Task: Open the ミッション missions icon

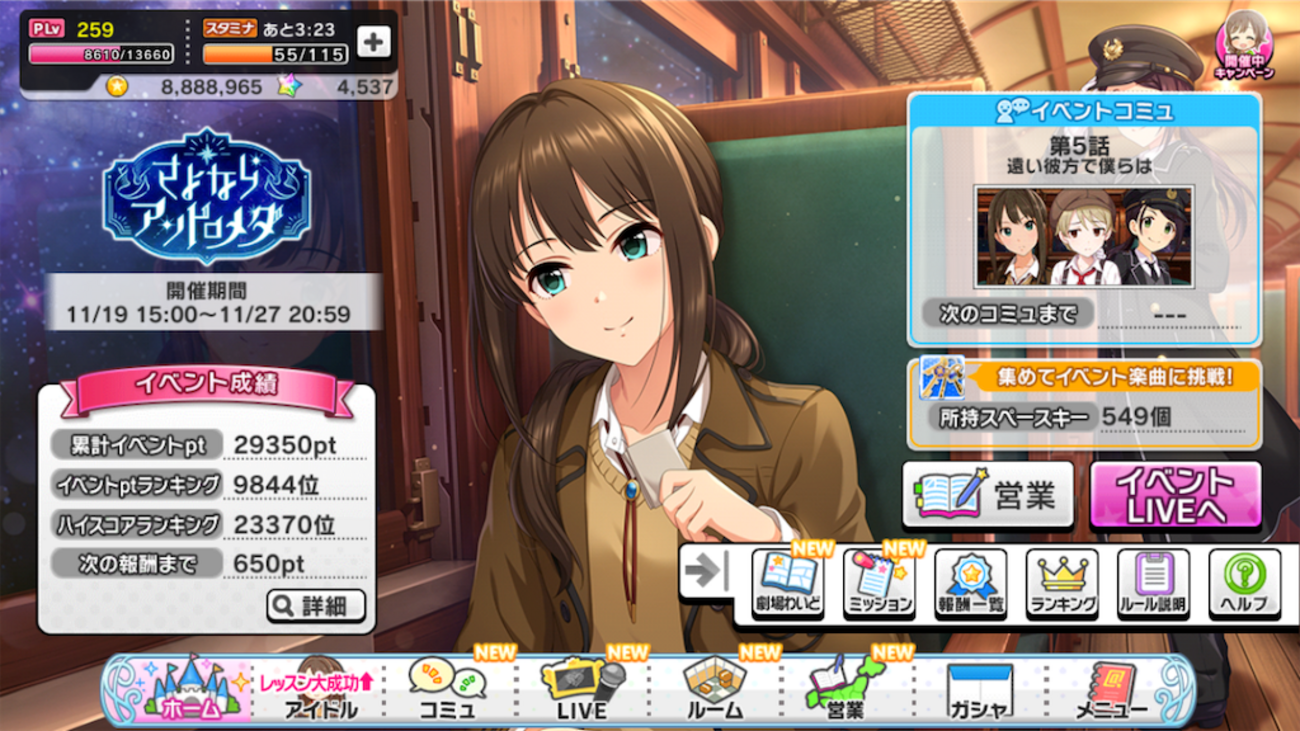Action: 879,583
